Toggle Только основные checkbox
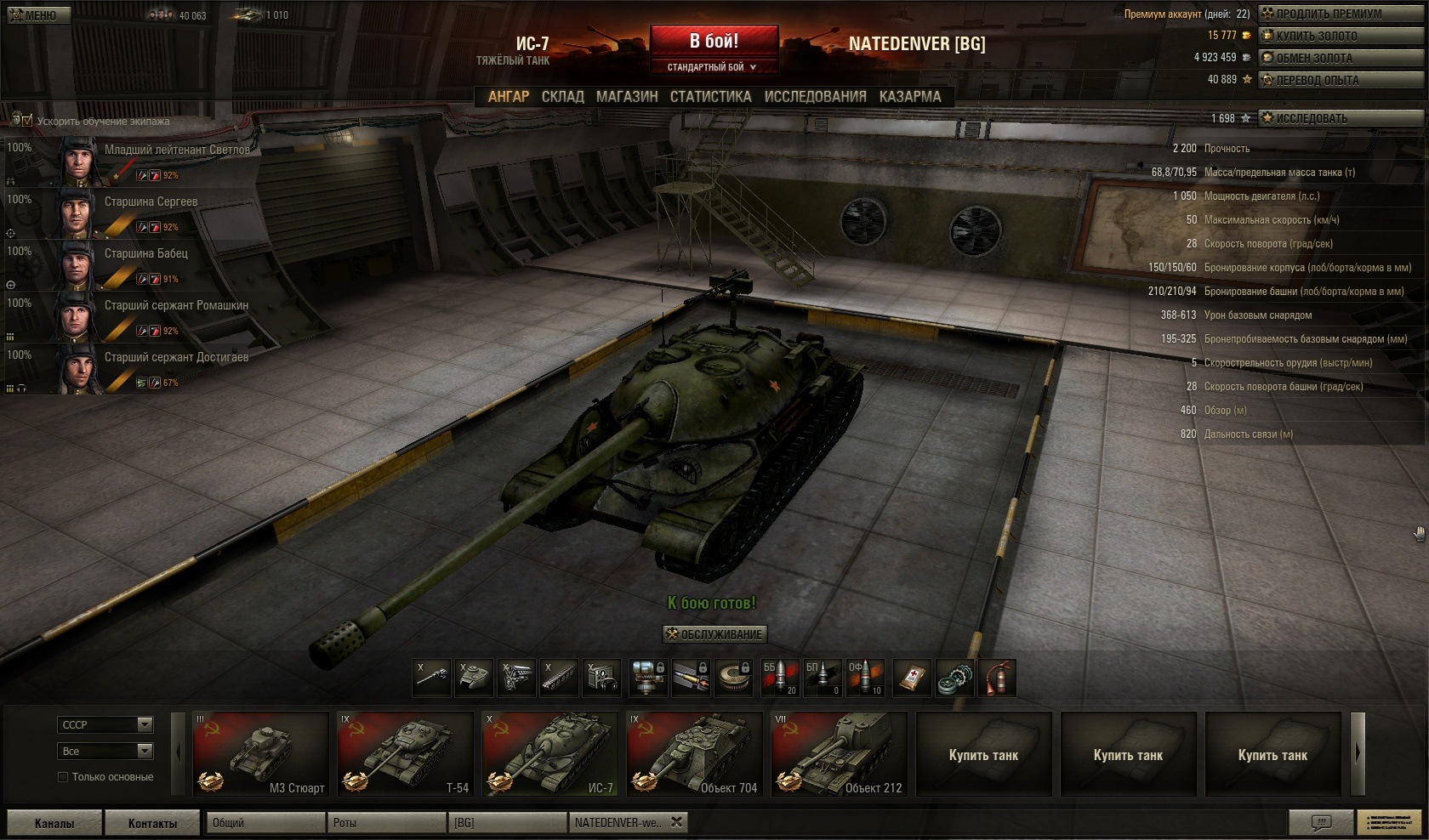 coord(63,777)
